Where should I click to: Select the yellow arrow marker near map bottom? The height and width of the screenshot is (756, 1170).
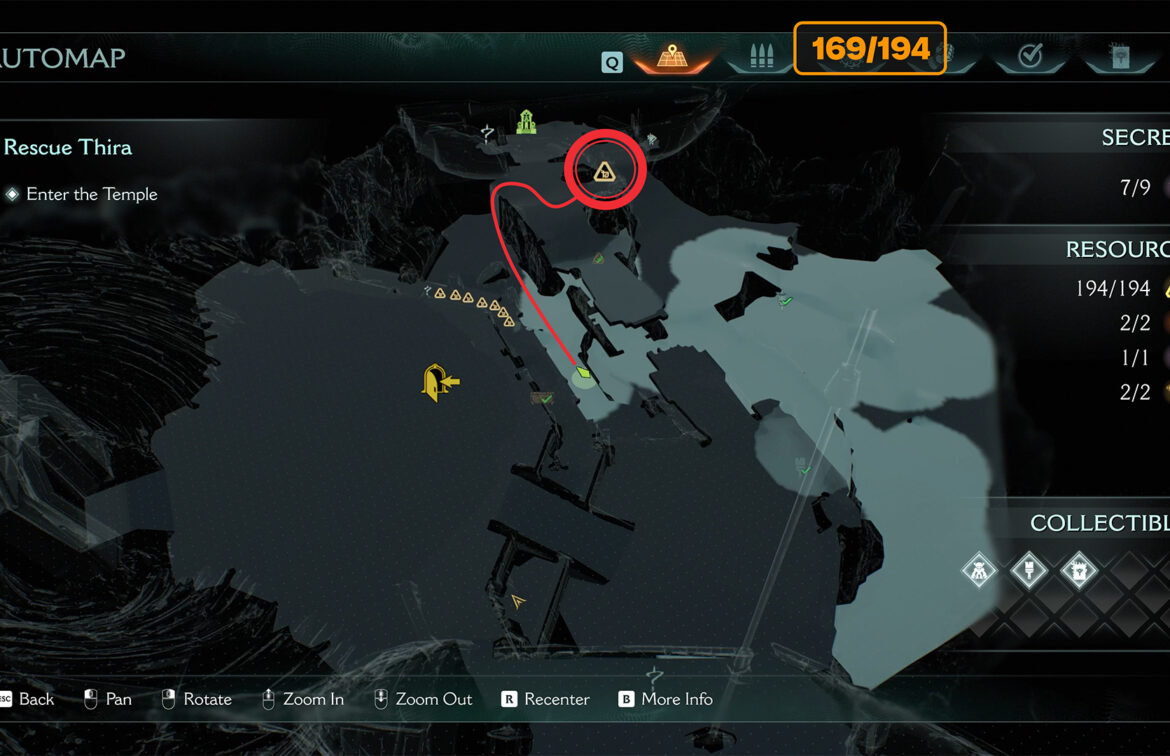[518, 601]
